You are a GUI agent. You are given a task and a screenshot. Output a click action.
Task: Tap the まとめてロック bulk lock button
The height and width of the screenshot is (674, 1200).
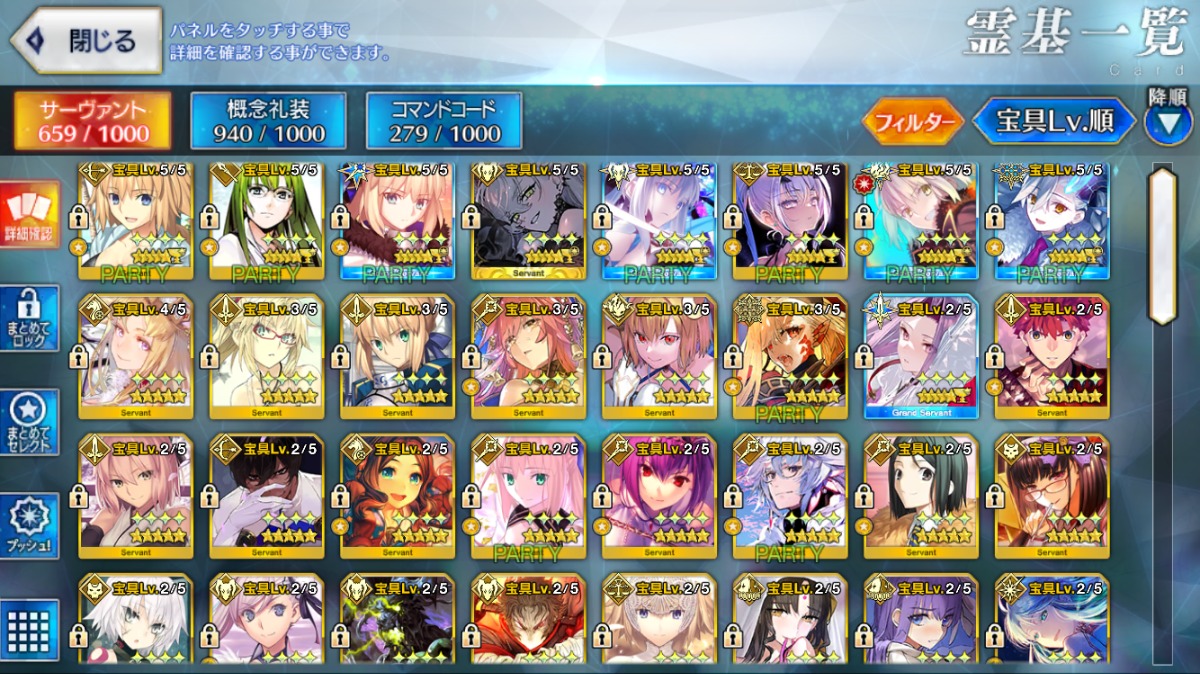(30, 319)
